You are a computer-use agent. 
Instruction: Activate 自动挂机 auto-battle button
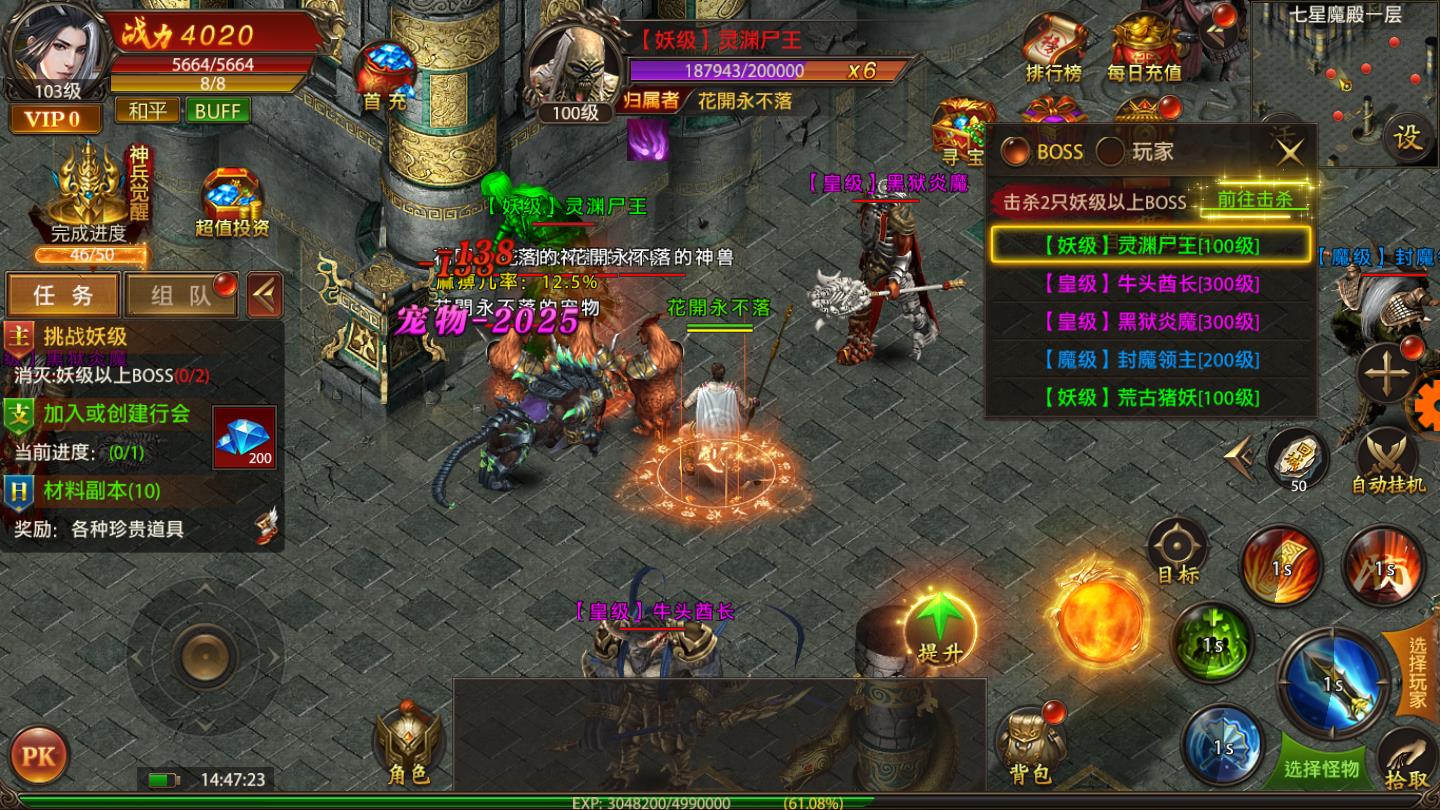1388,461
